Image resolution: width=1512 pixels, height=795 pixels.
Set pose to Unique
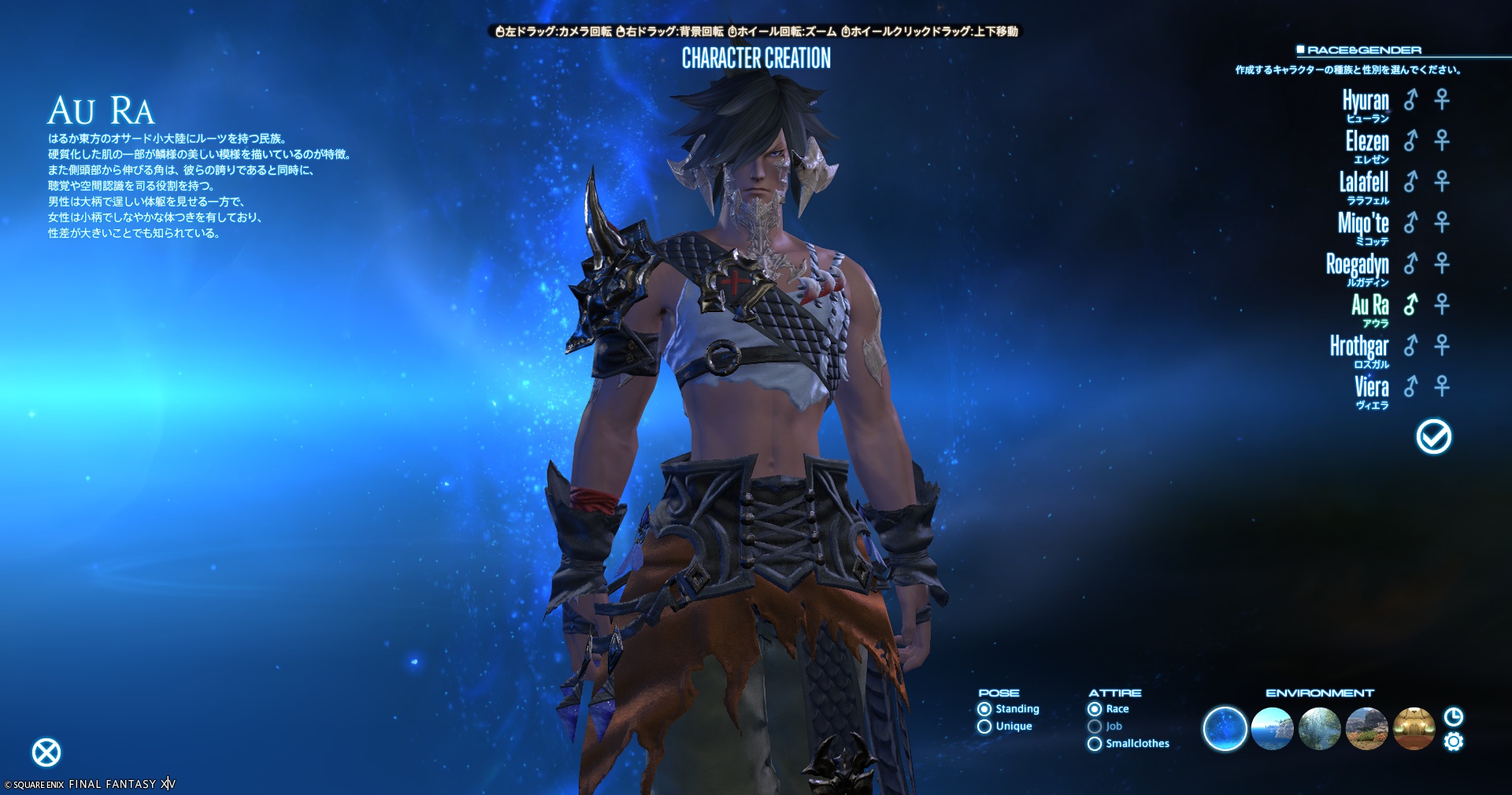coord(984,726)
